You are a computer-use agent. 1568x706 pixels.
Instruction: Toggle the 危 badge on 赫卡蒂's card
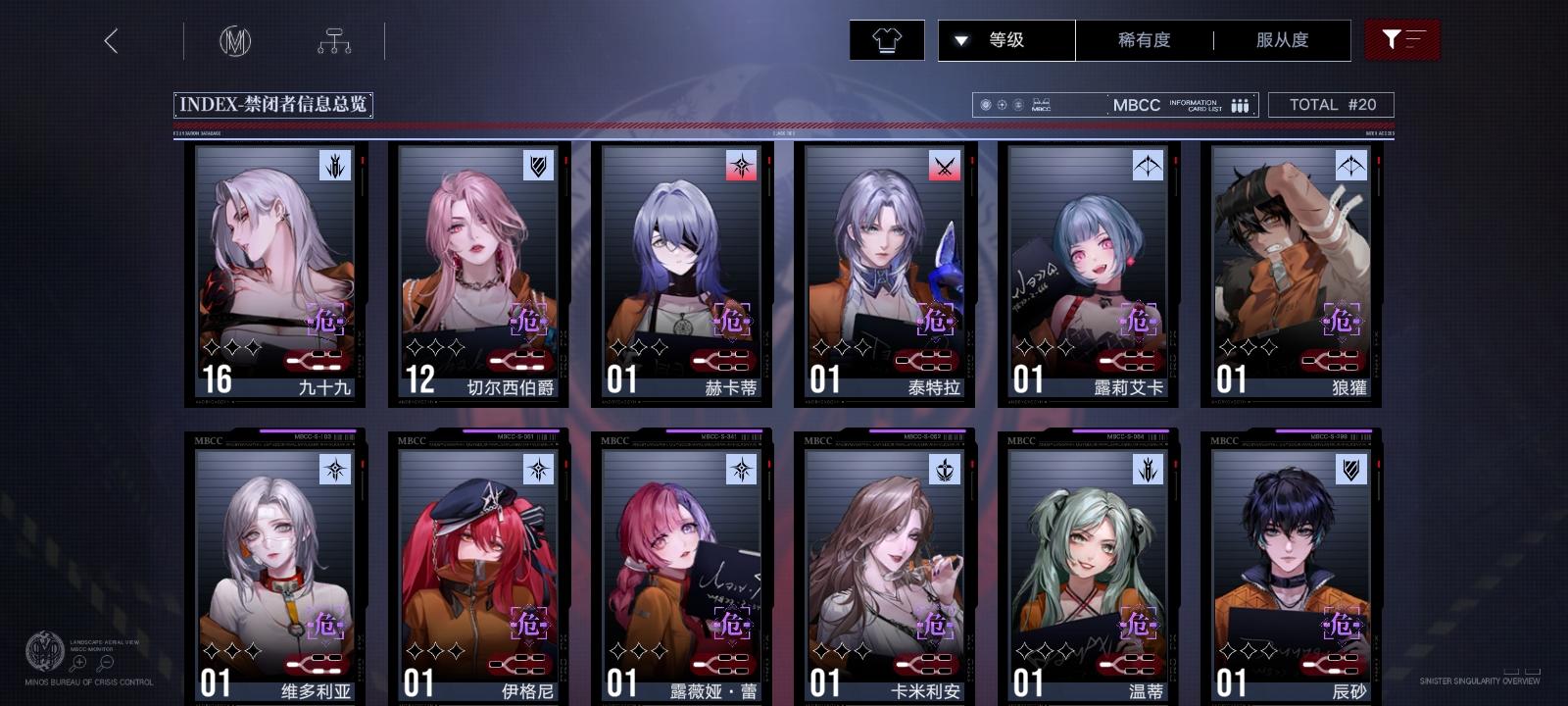point(733,320)
